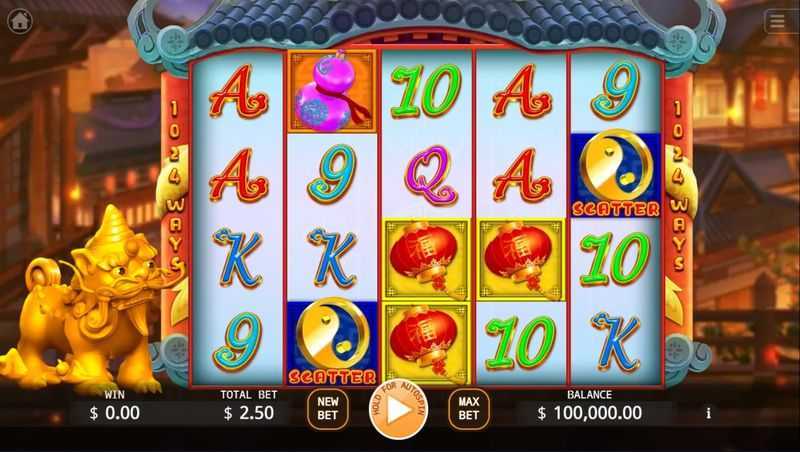Spin the reels with the play button
800x452 pixels.
398,410
